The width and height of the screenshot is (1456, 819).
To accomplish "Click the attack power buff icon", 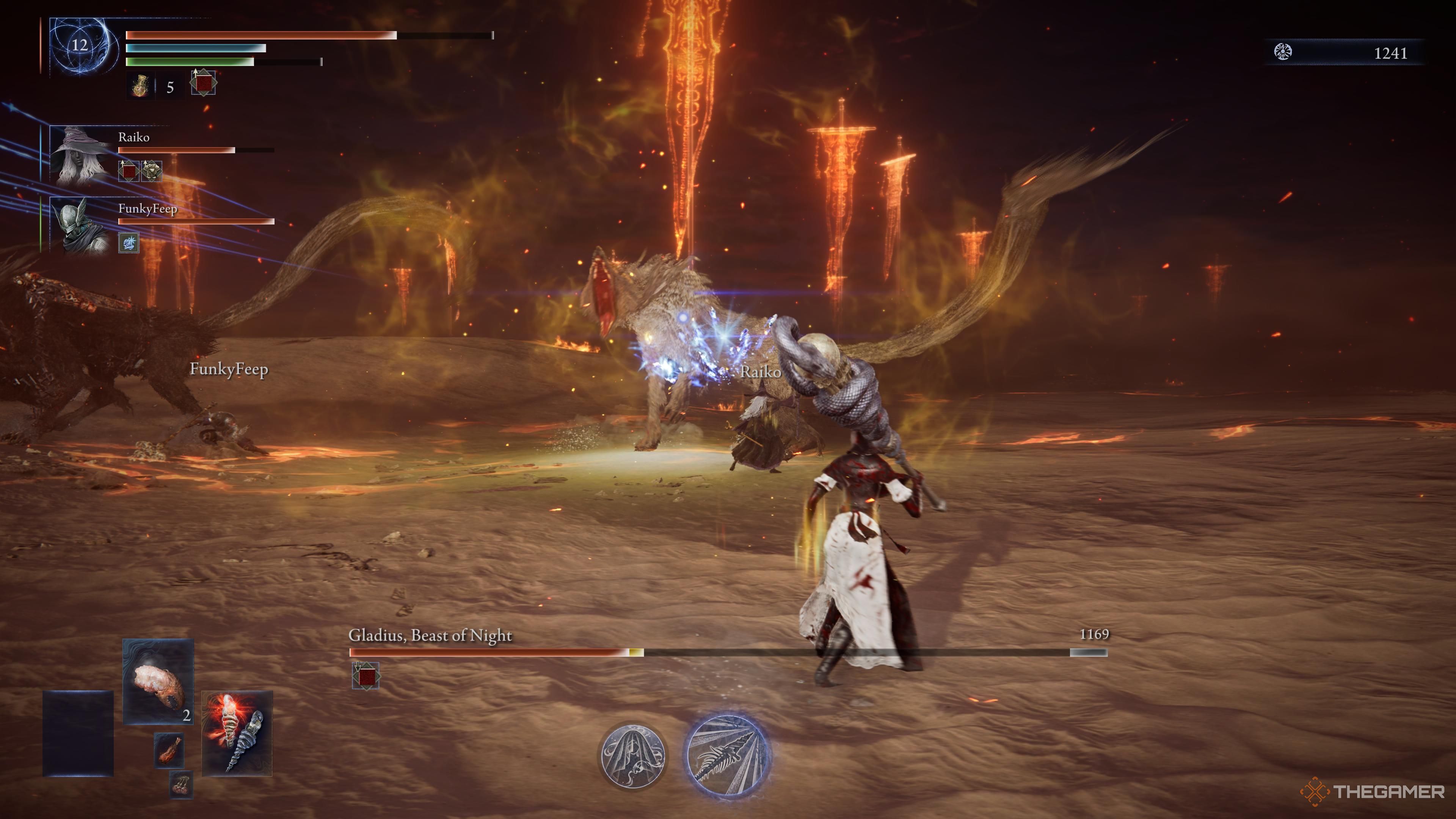I will [x=204, y=84].
